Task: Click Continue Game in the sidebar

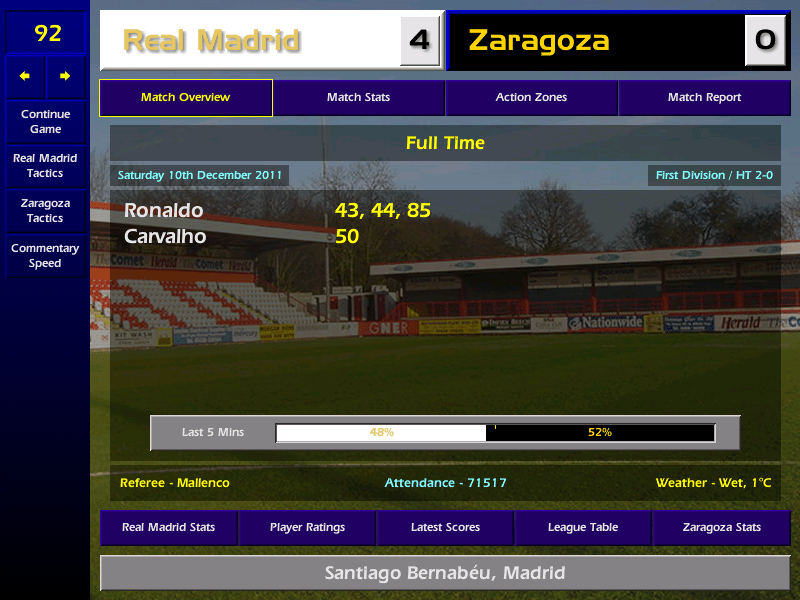Action: coord(45,121)
